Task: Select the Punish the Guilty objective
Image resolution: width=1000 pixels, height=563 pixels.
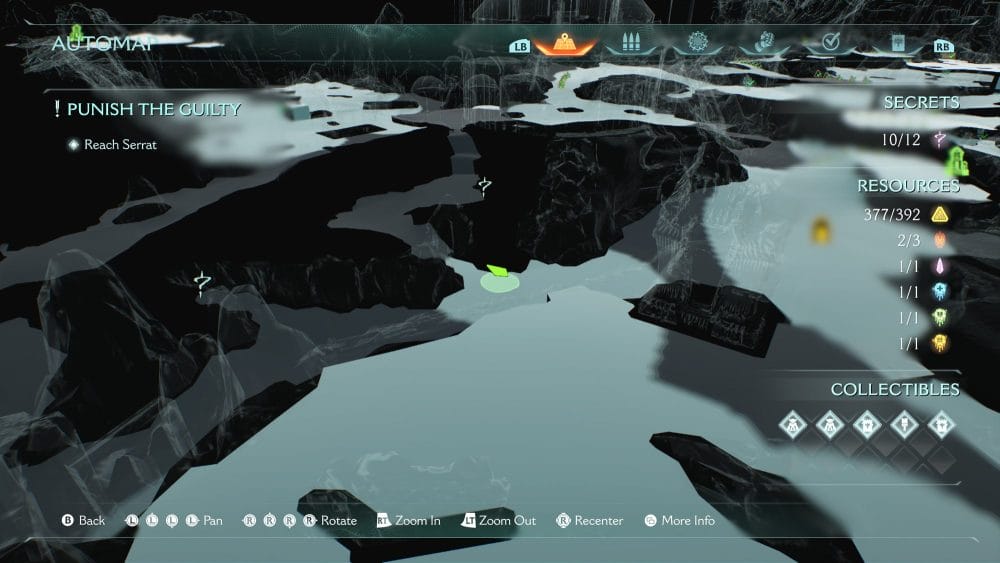Action: 154,109
